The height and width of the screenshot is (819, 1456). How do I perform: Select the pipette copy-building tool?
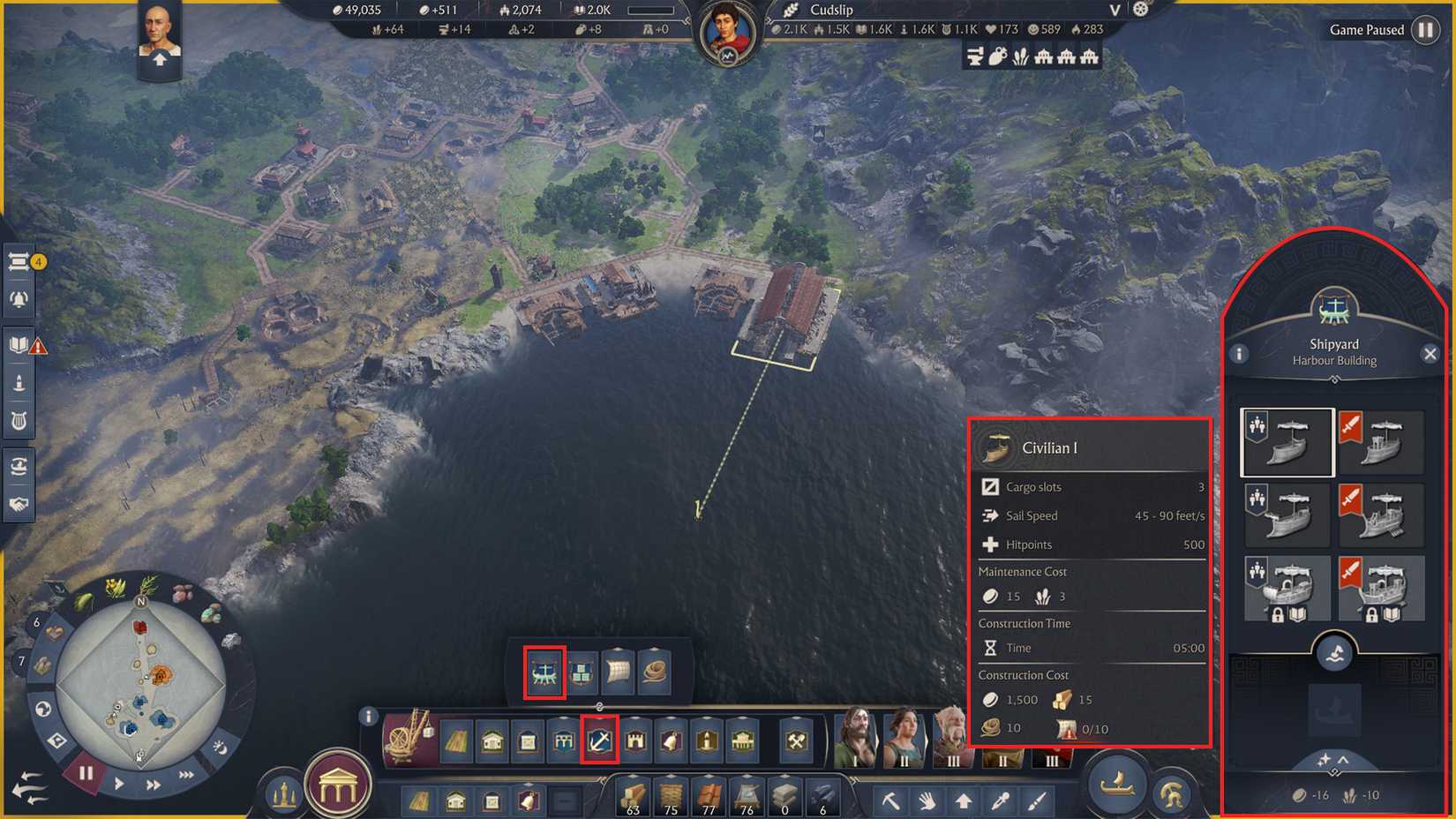click(x=1001, y=800)
